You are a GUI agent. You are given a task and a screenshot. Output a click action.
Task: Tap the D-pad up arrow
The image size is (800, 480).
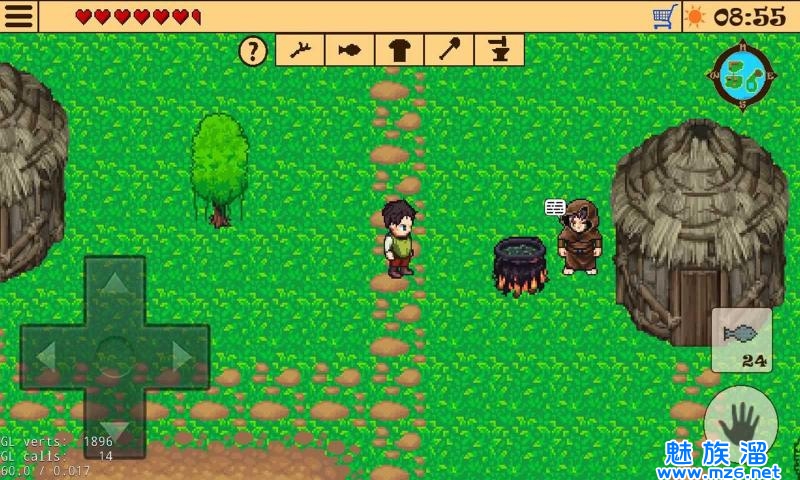point(115,286)
